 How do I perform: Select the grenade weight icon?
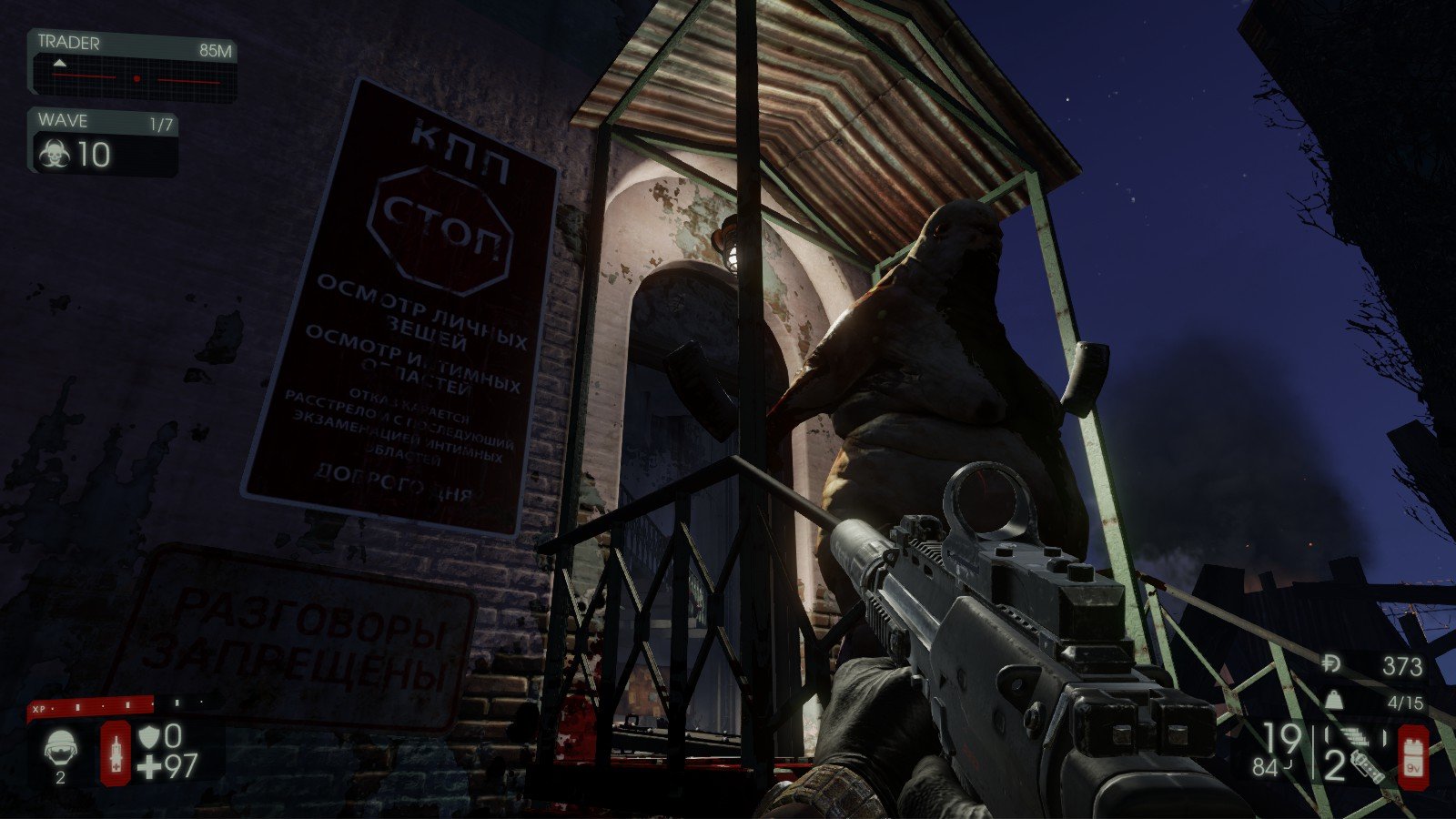click(1334, 699)
